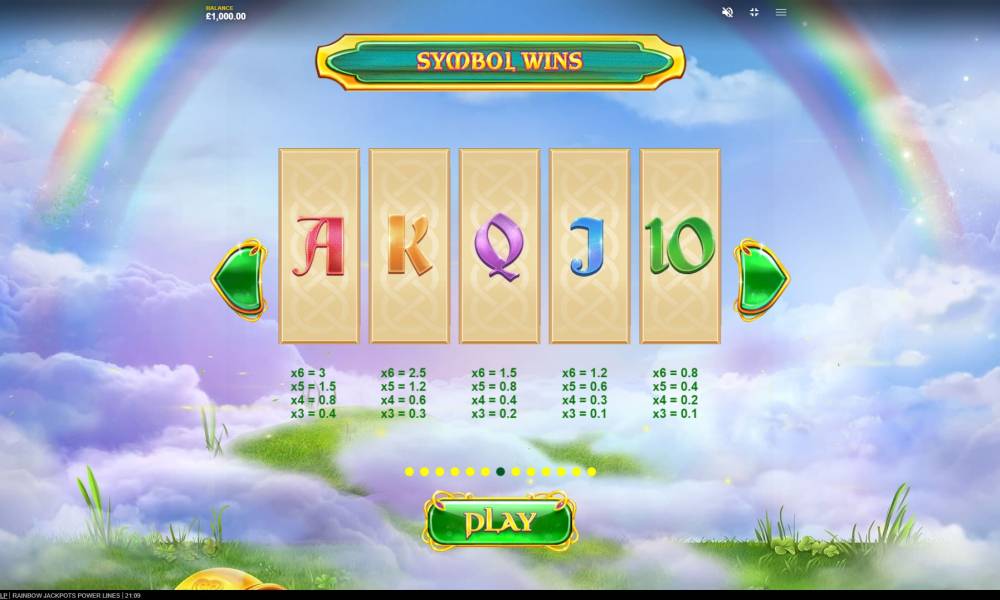This screenshot has height=600, width=1000.
Task: Start the game with the PLAY button
Action: [x=499, y=521]
